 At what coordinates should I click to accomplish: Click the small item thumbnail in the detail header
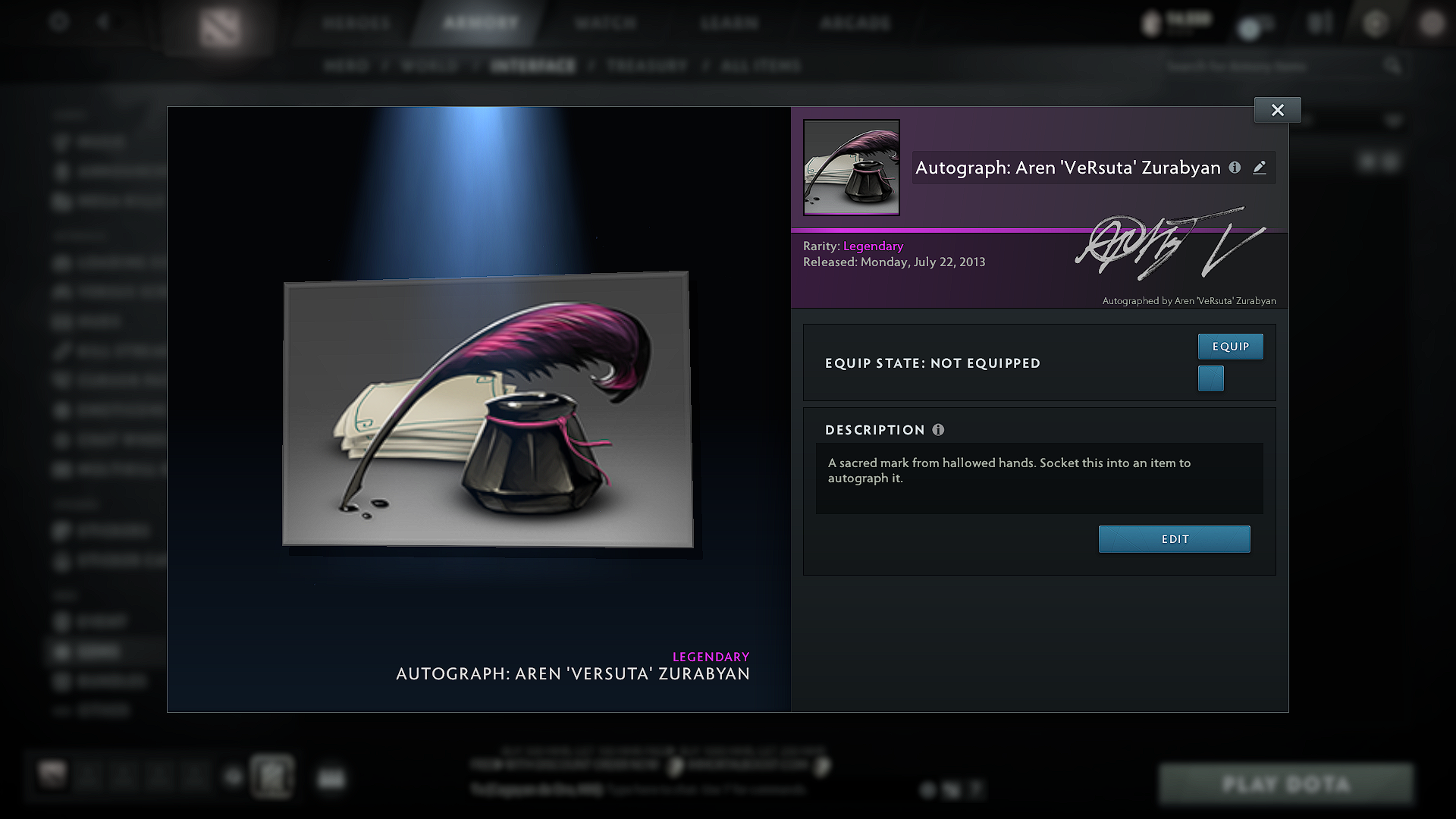(x=851, y=168)
